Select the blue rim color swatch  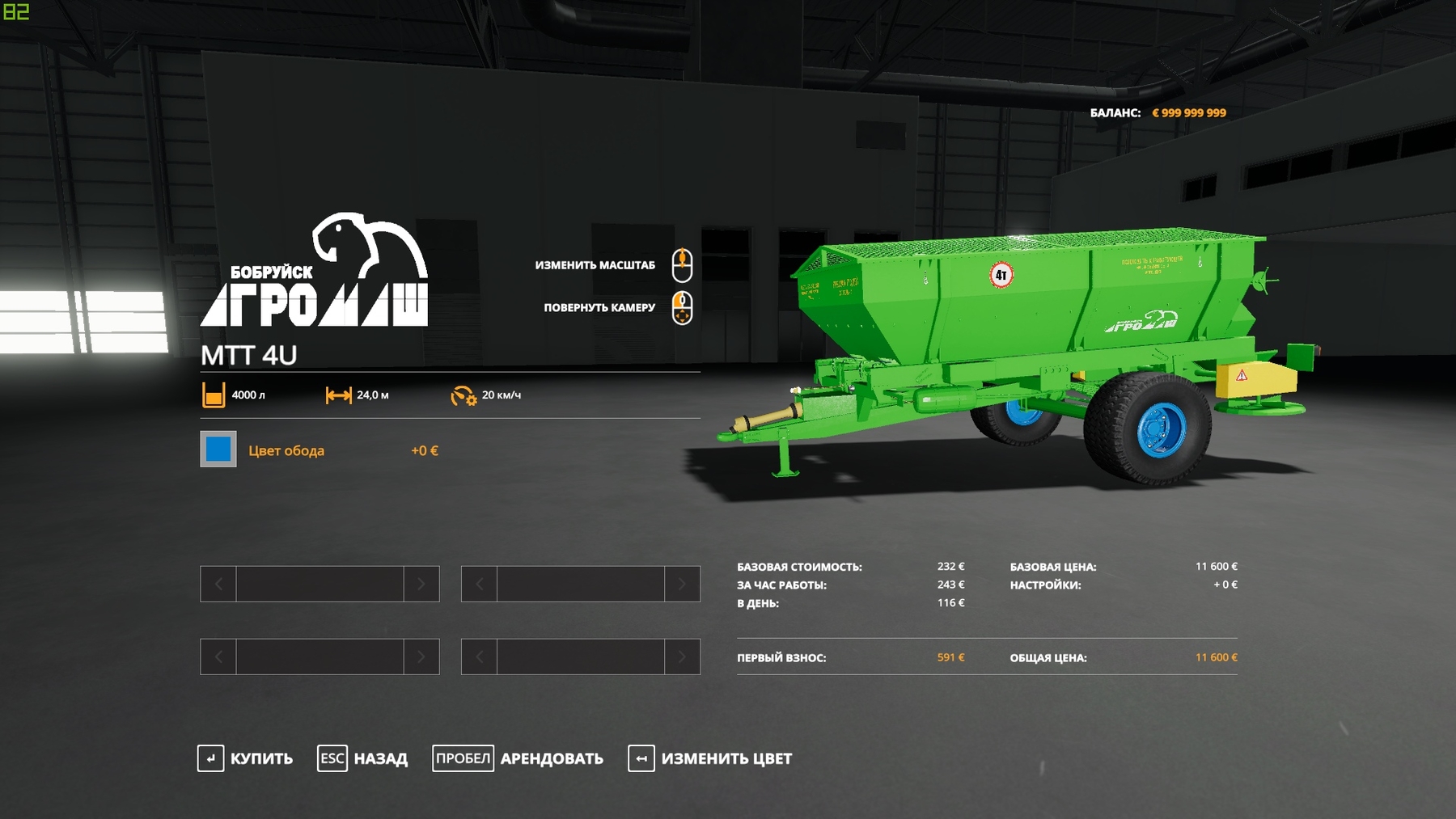point(218,450)
